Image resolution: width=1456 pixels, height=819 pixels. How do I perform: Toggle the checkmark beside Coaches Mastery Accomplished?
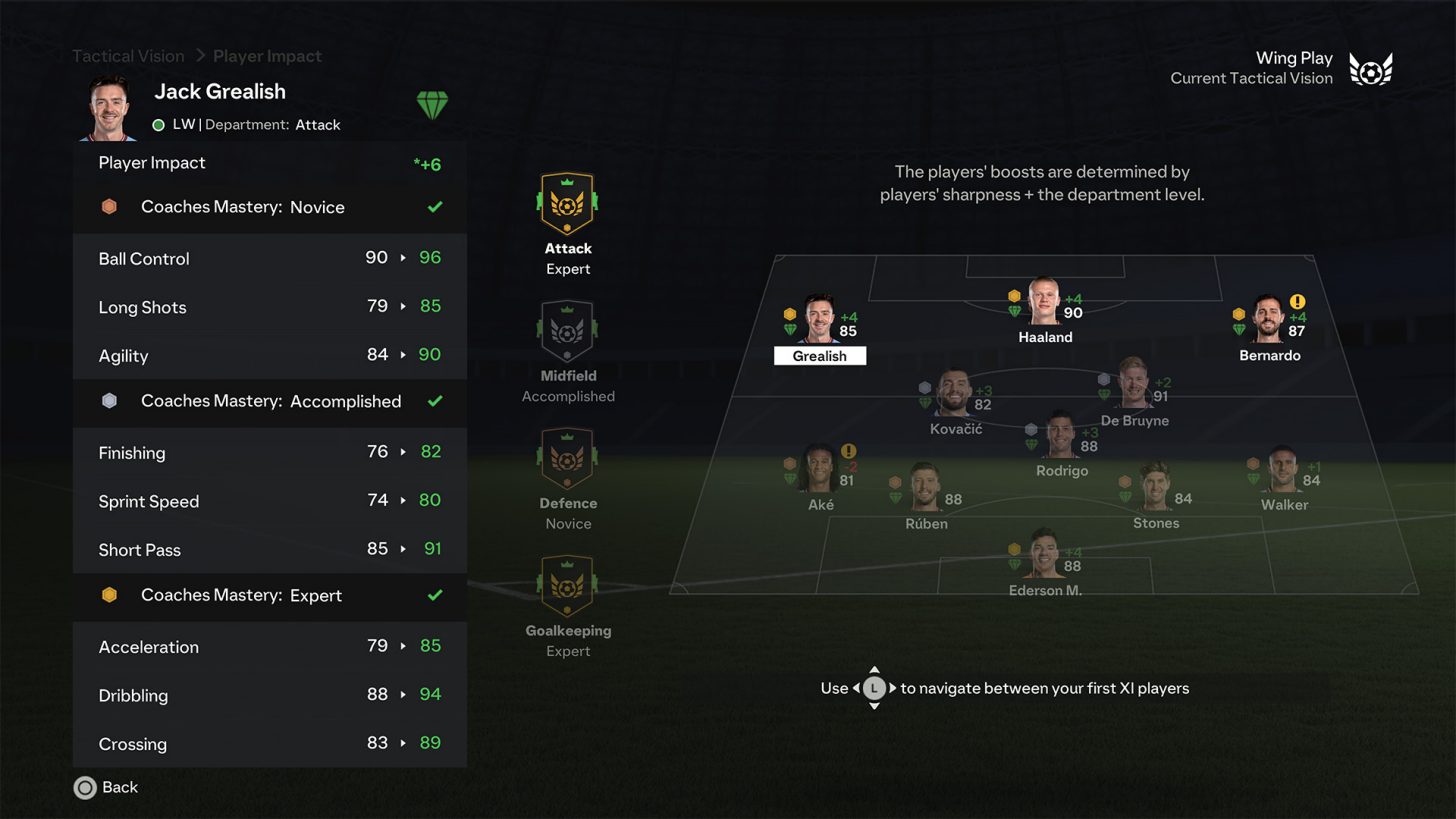pos(435,401)
